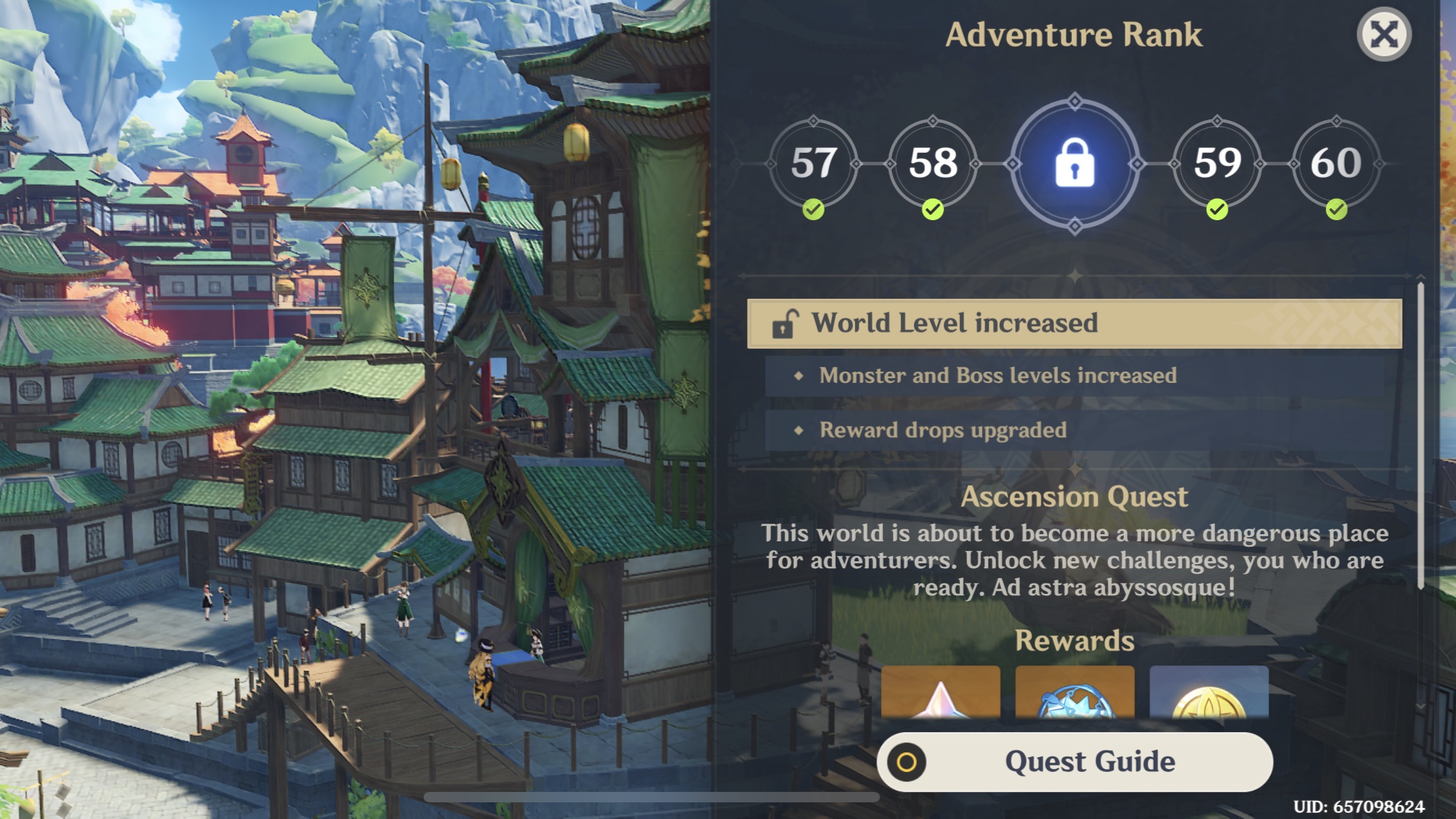The image size is (1456, 819).
Task: View the blue crown reward item
Action: pos(1075,693)
